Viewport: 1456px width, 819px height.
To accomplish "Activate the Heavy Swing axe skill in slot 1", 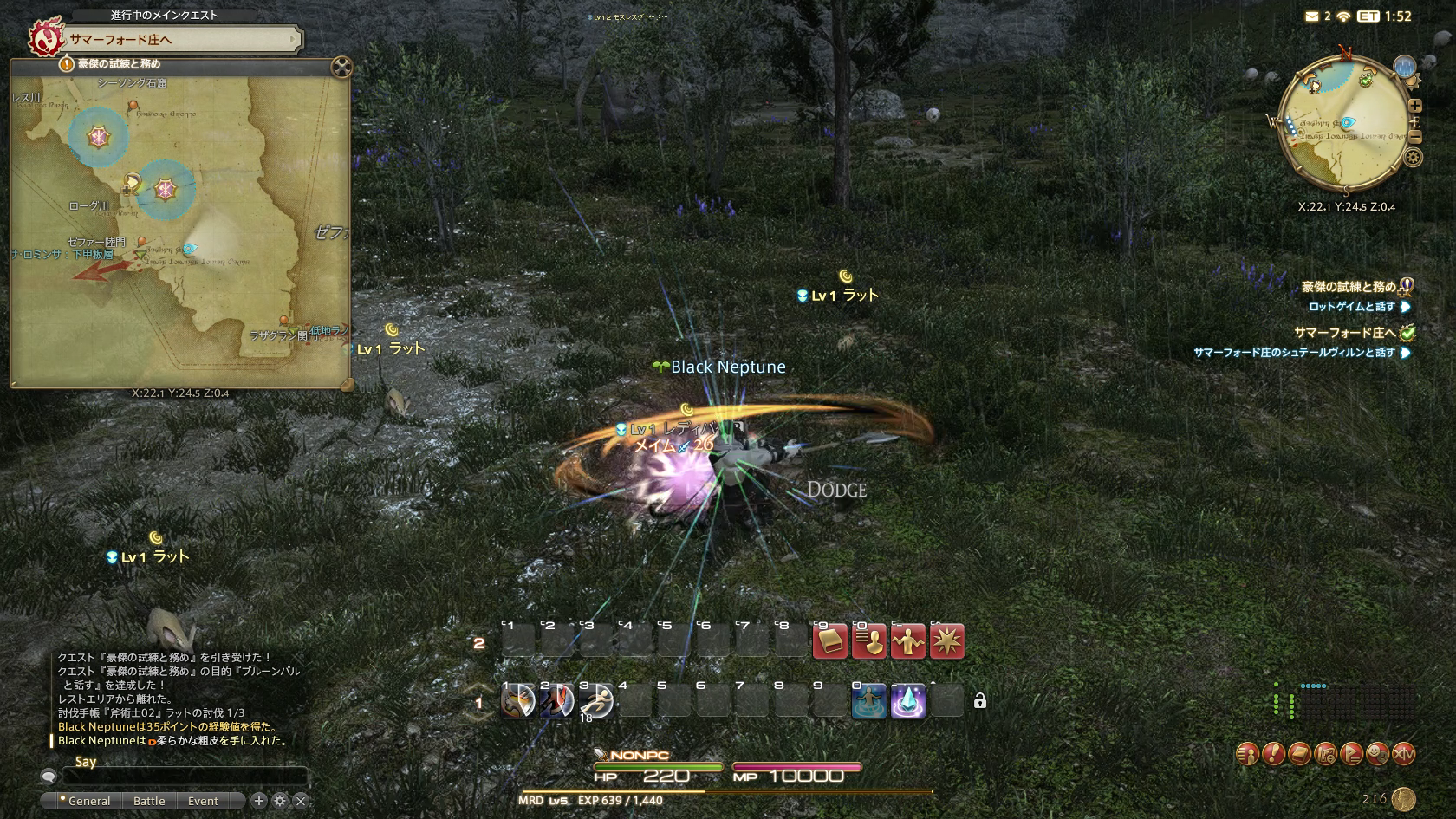I will coord(518,701).
